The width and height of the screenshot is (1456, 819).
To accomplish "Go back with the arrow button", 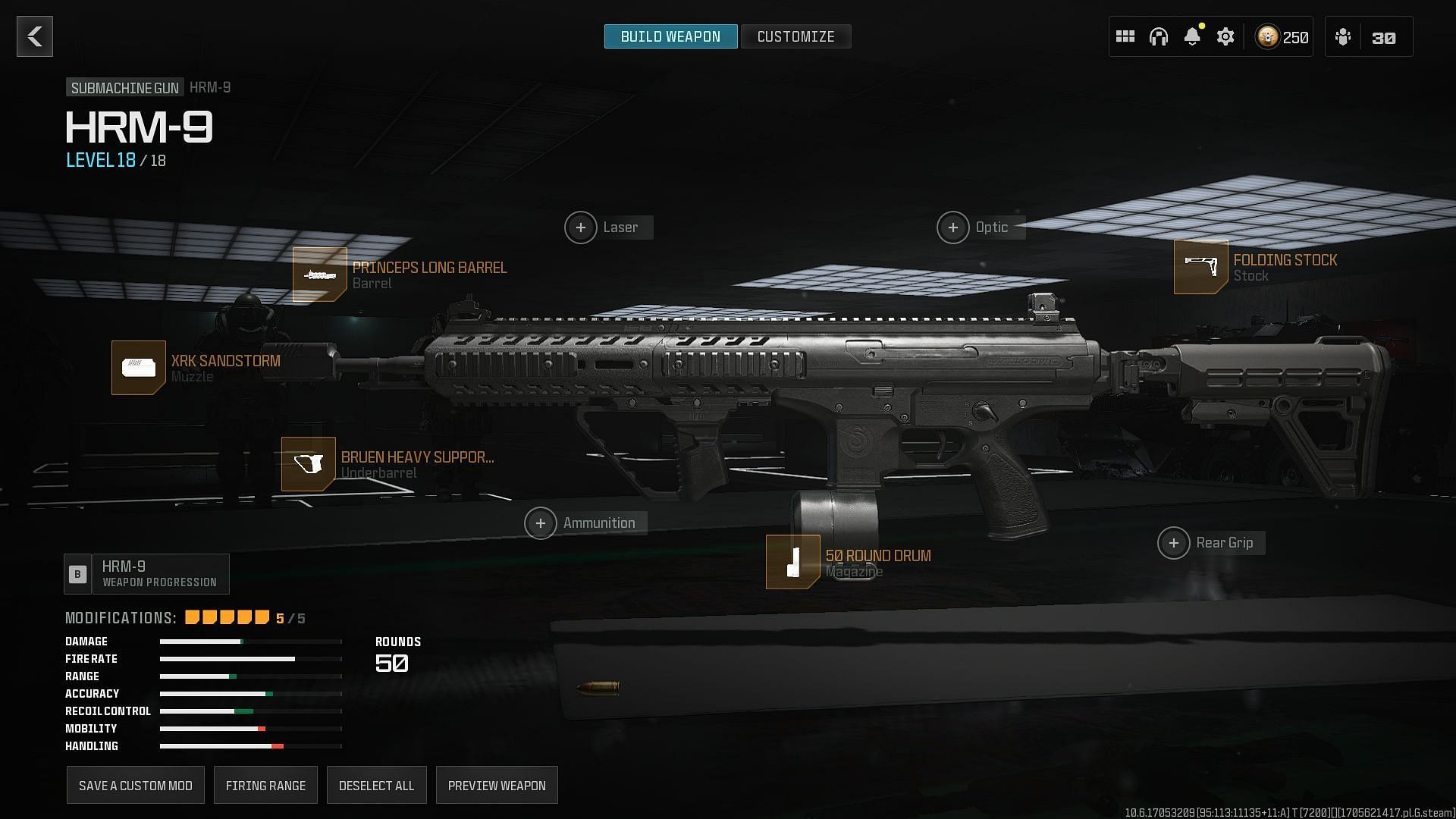I will [x=35, y=36].
